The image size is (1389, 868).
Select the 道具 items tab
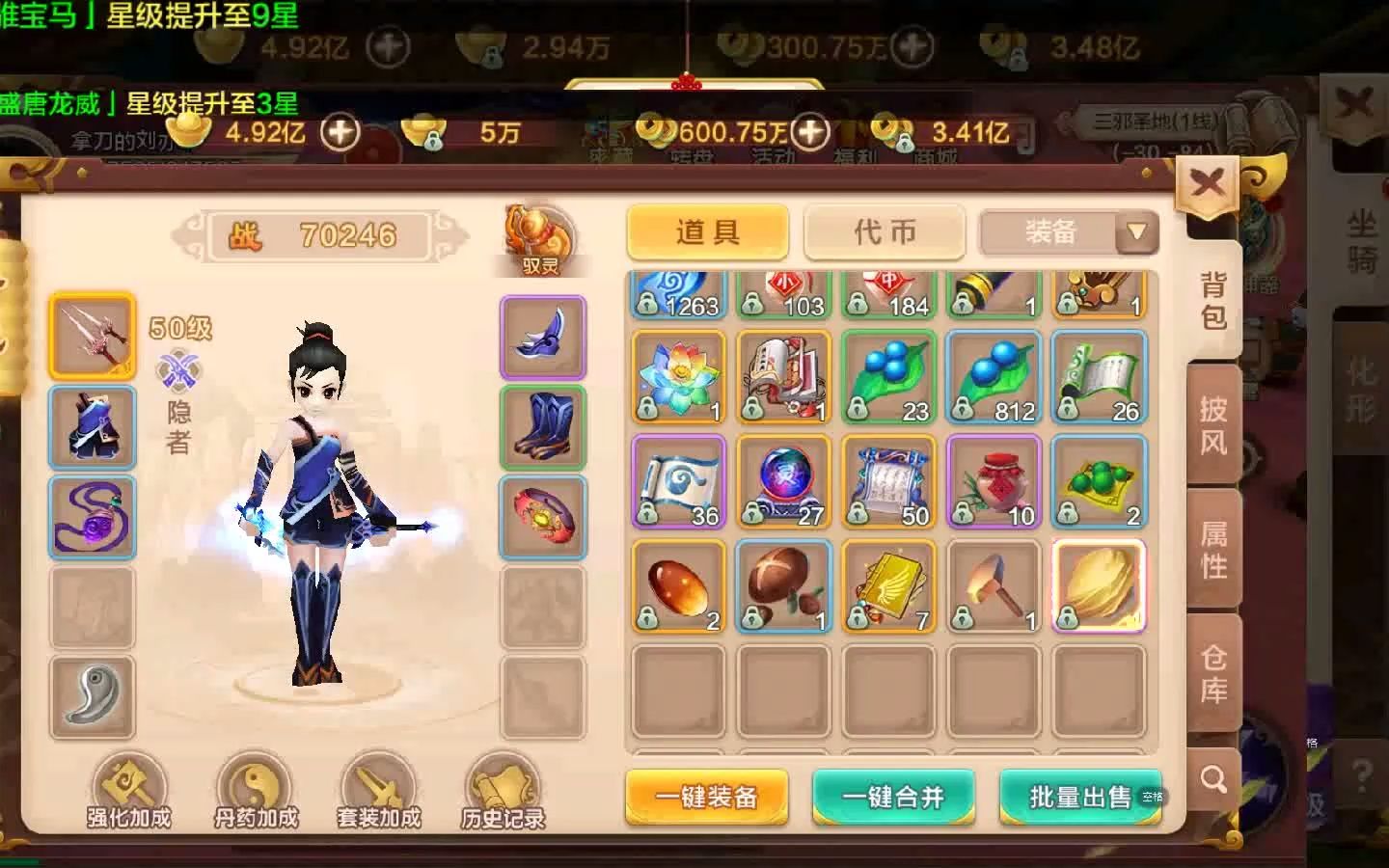(706, 231)
